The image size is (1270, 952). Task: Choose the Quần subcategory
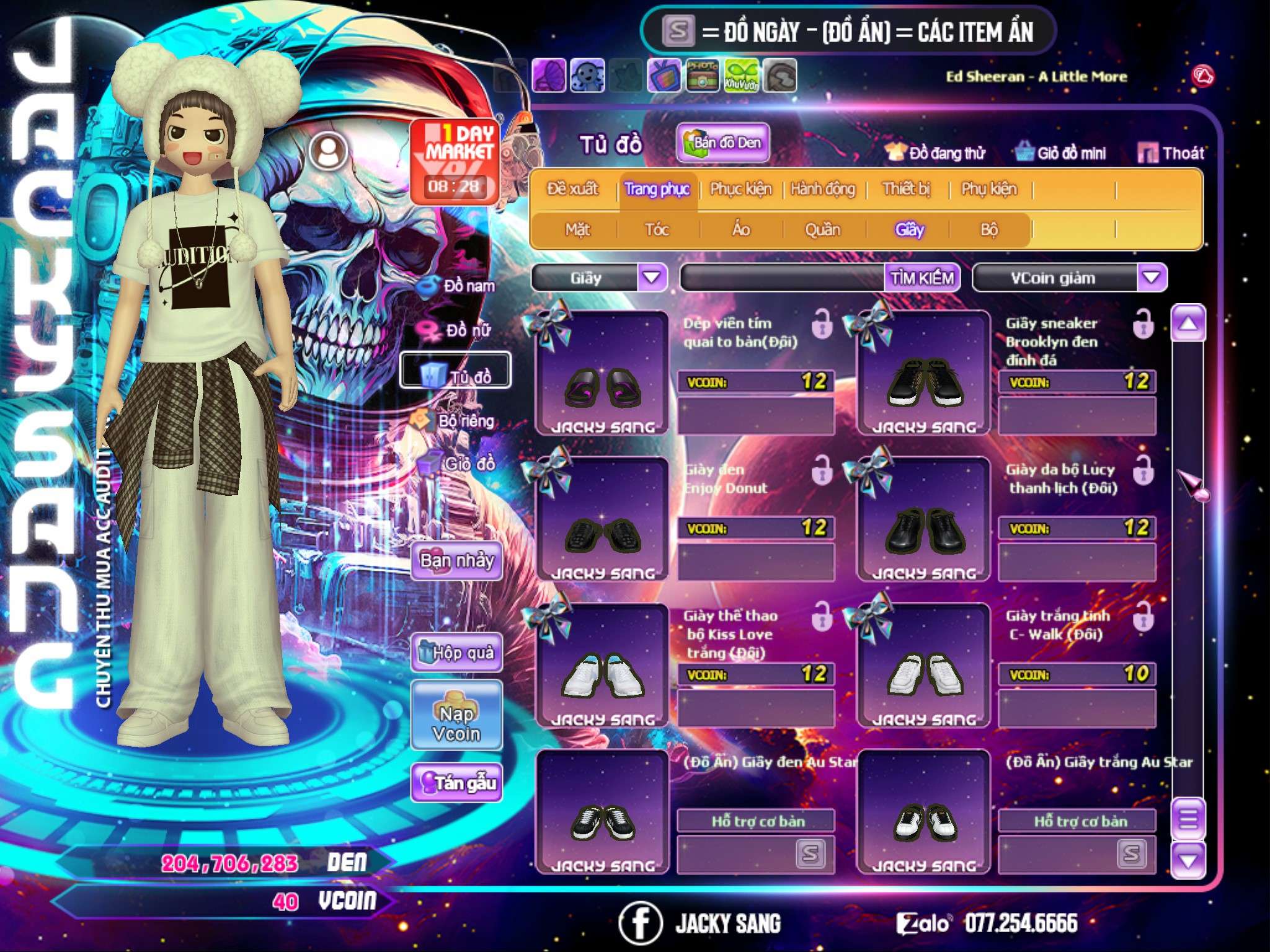(822, 230)
